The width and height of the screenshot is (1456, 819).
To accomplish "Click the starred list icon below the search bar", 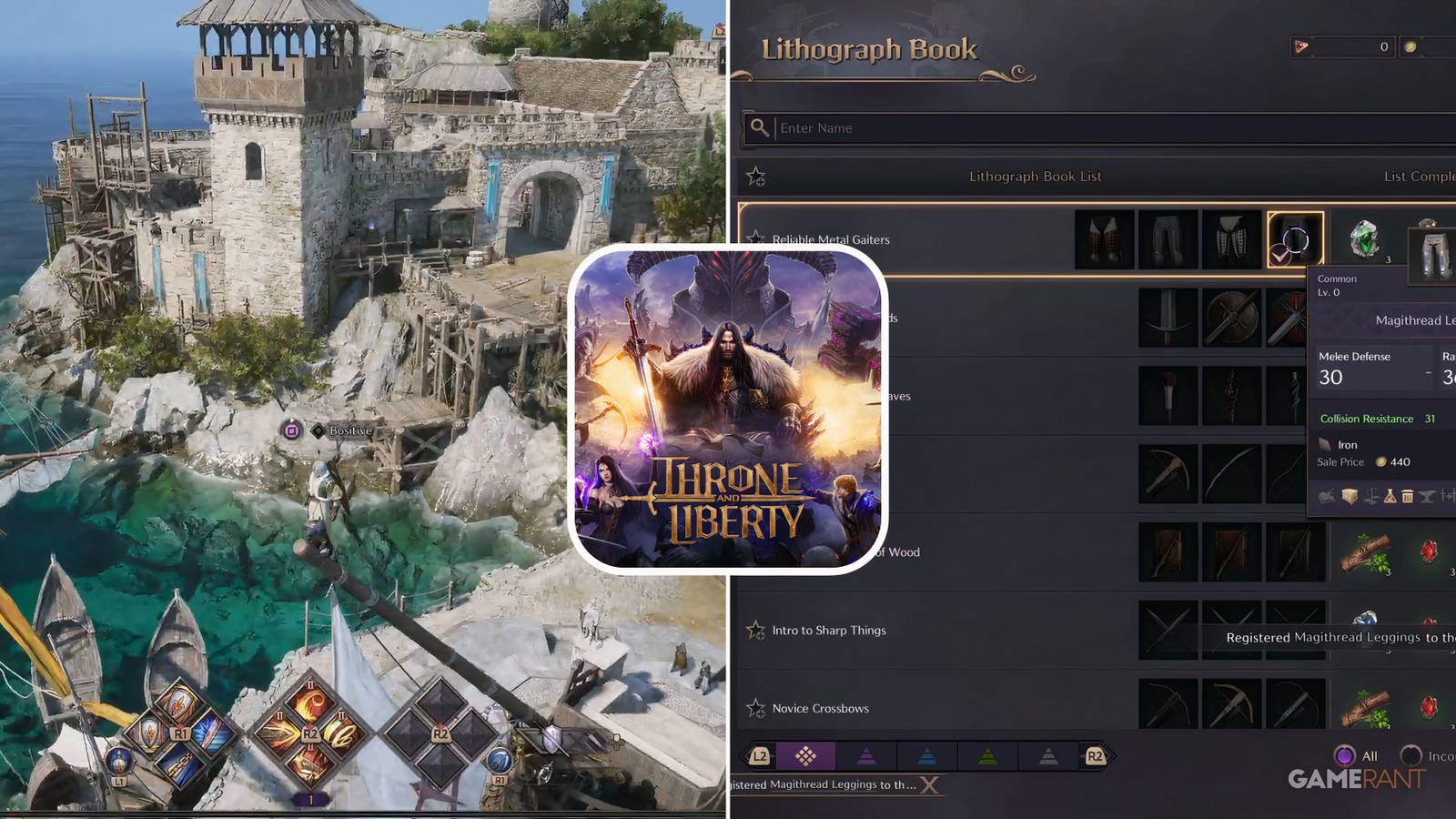I will click(x=756, y=176).
